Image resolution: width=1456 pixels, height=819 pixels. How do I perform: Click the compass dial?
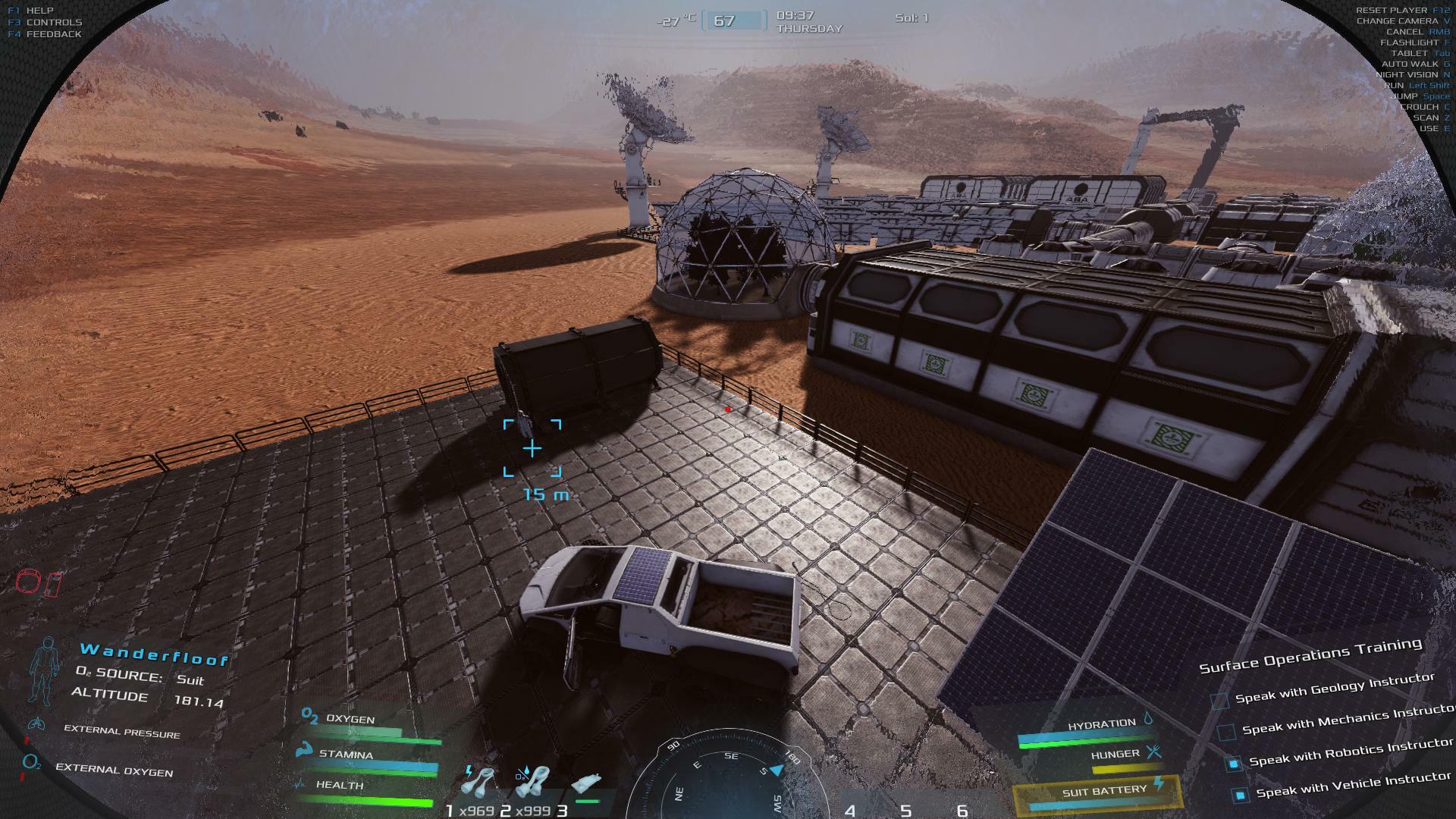[726, 777]
